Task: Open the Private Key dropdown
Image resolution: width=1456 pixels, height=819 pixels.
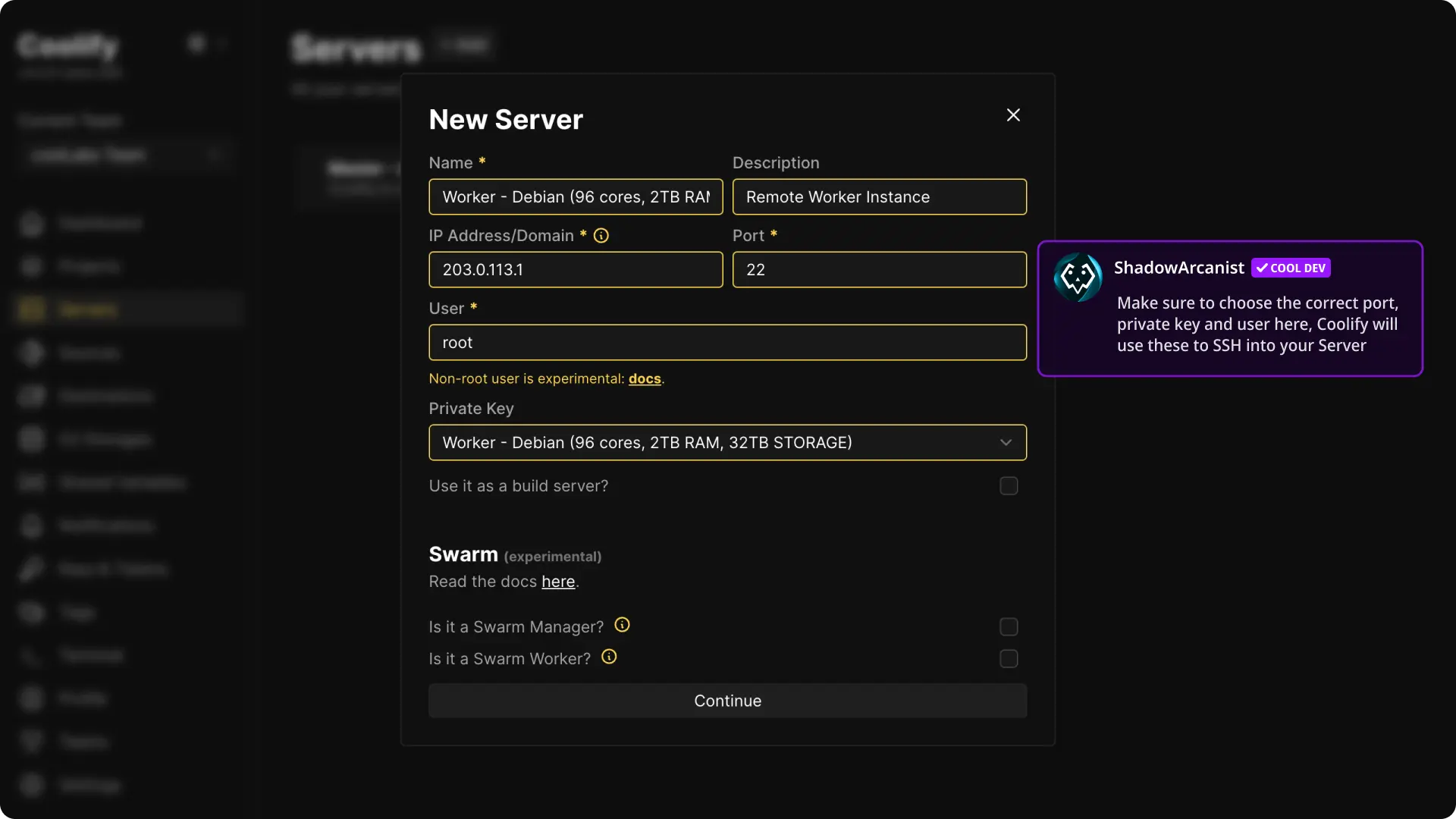Action: 727,443
